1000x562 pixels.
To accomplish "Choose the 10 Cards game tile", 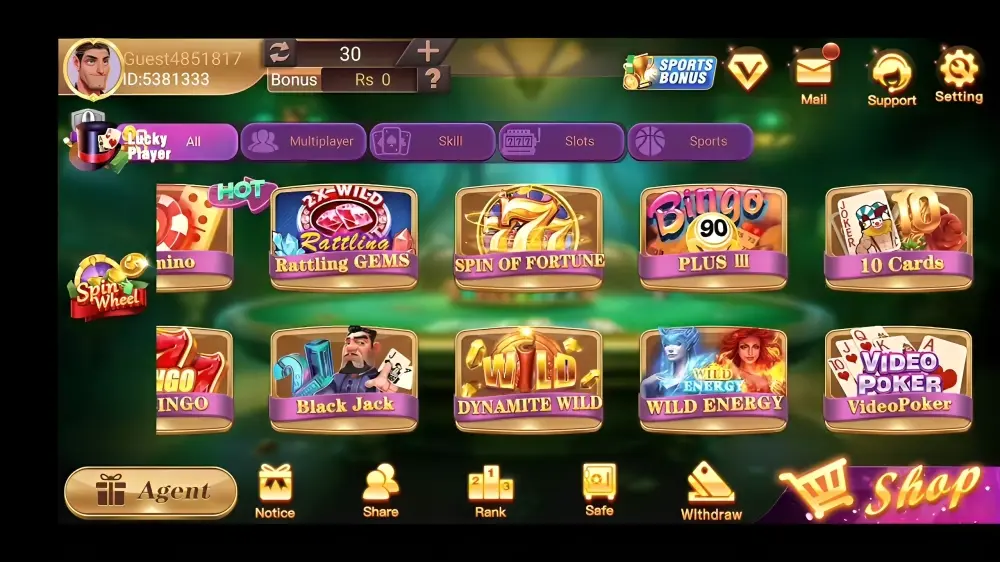I will pos(899,236).
